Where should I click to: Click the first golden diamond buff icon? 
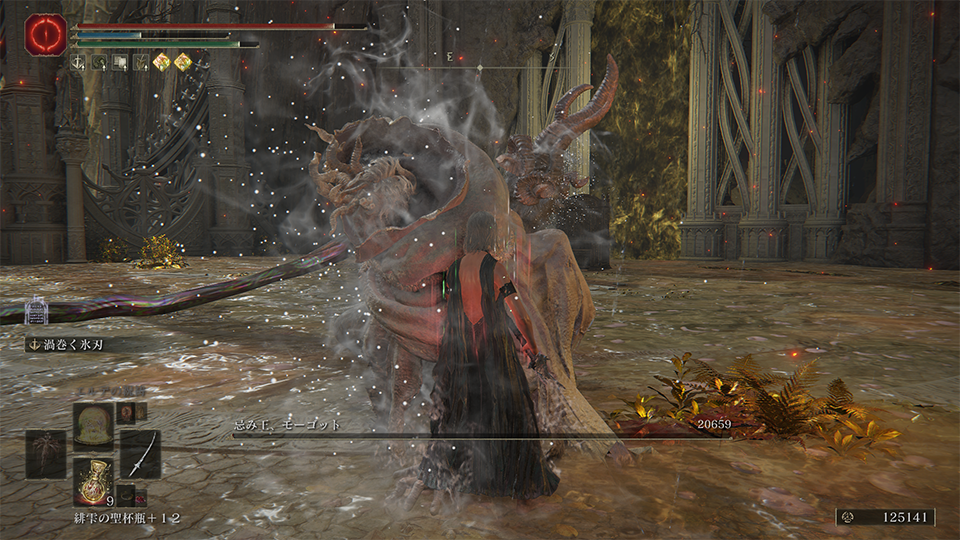161,62
